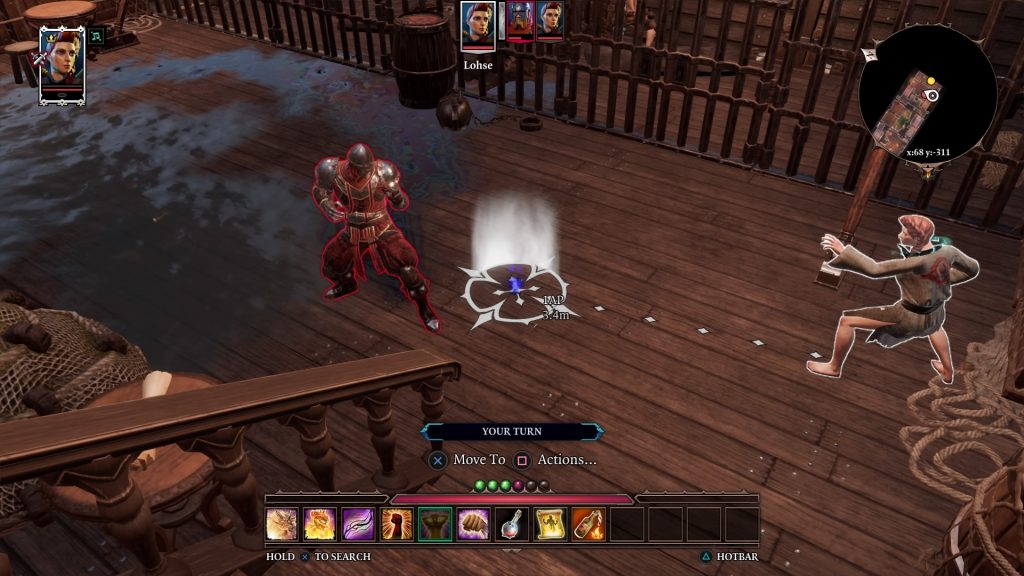
Task: Activate the pale dragon-claw skill slot
Action: (x=282, y=524)
